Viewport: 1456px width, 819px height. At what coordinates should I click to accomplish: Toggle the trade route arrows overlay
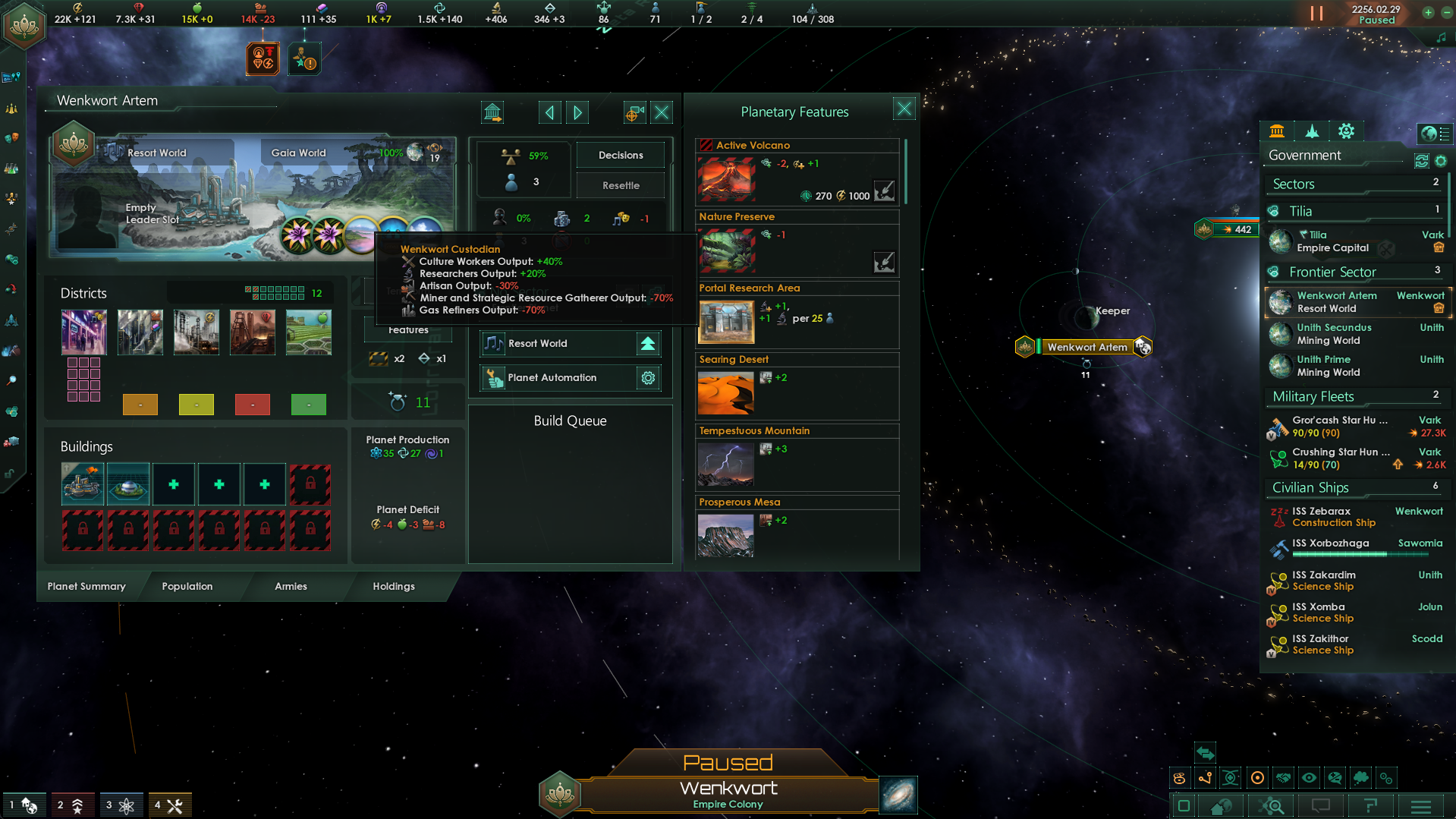[1205, 754]
